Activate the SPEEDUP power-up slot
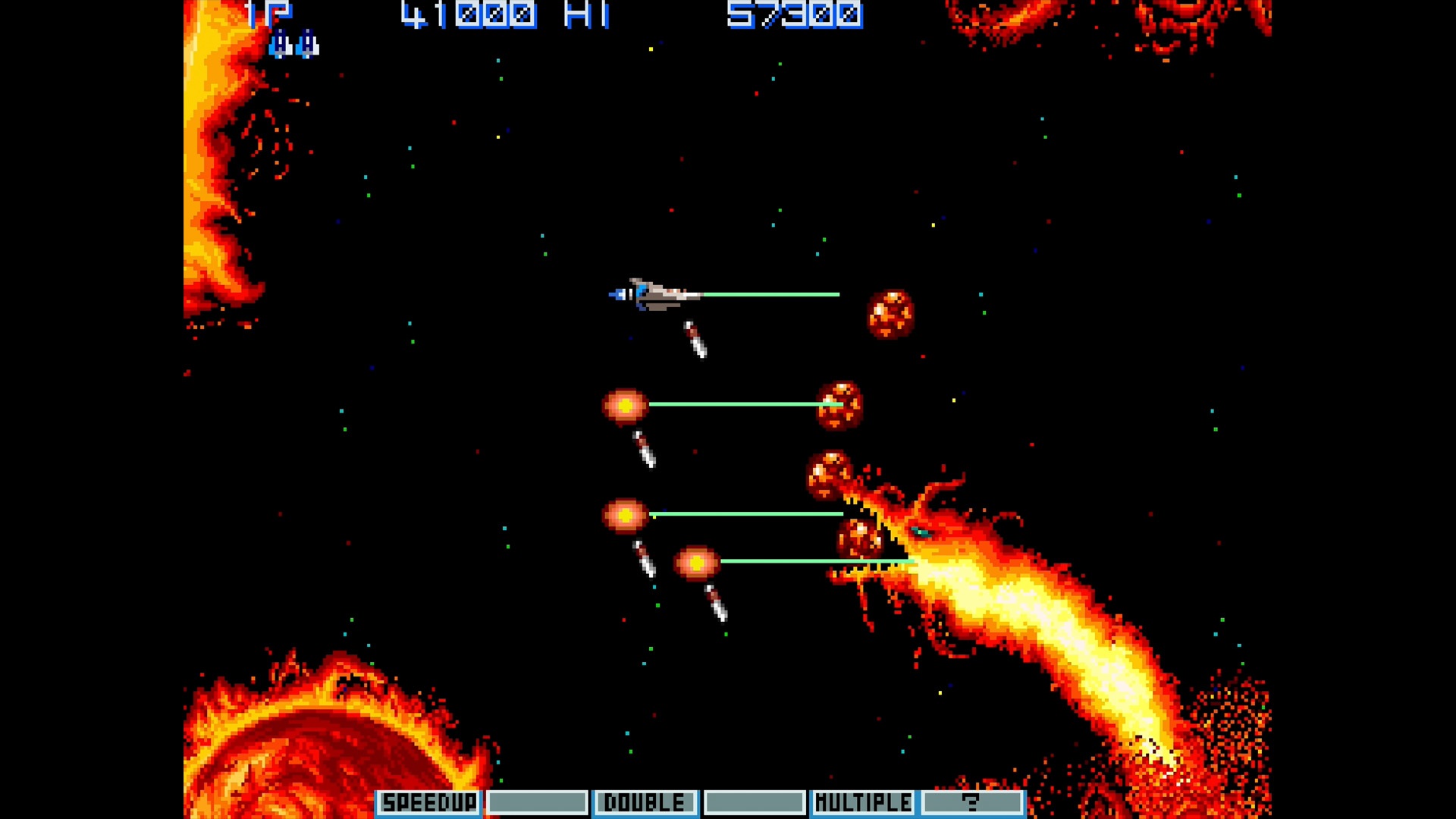 [x=428, y=802]
